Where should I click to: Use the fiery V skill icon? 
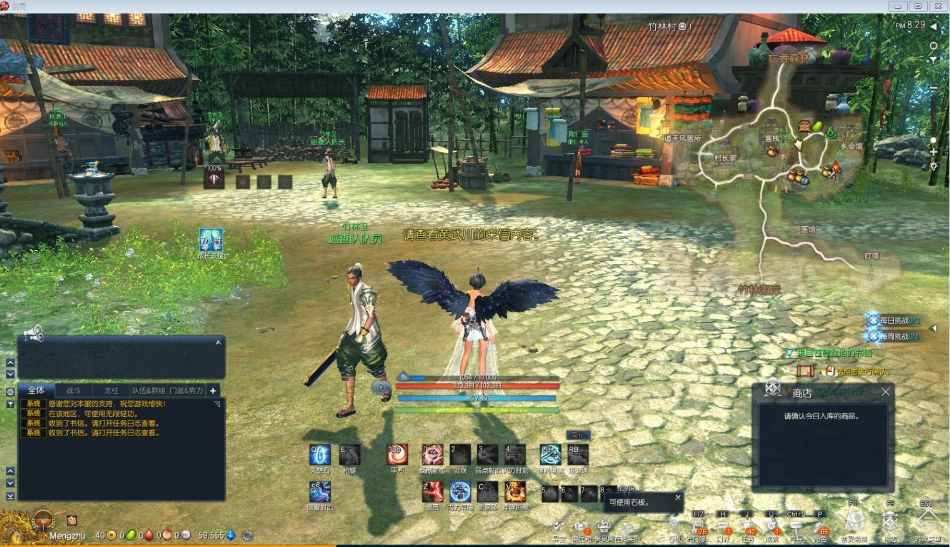[515, 491]
